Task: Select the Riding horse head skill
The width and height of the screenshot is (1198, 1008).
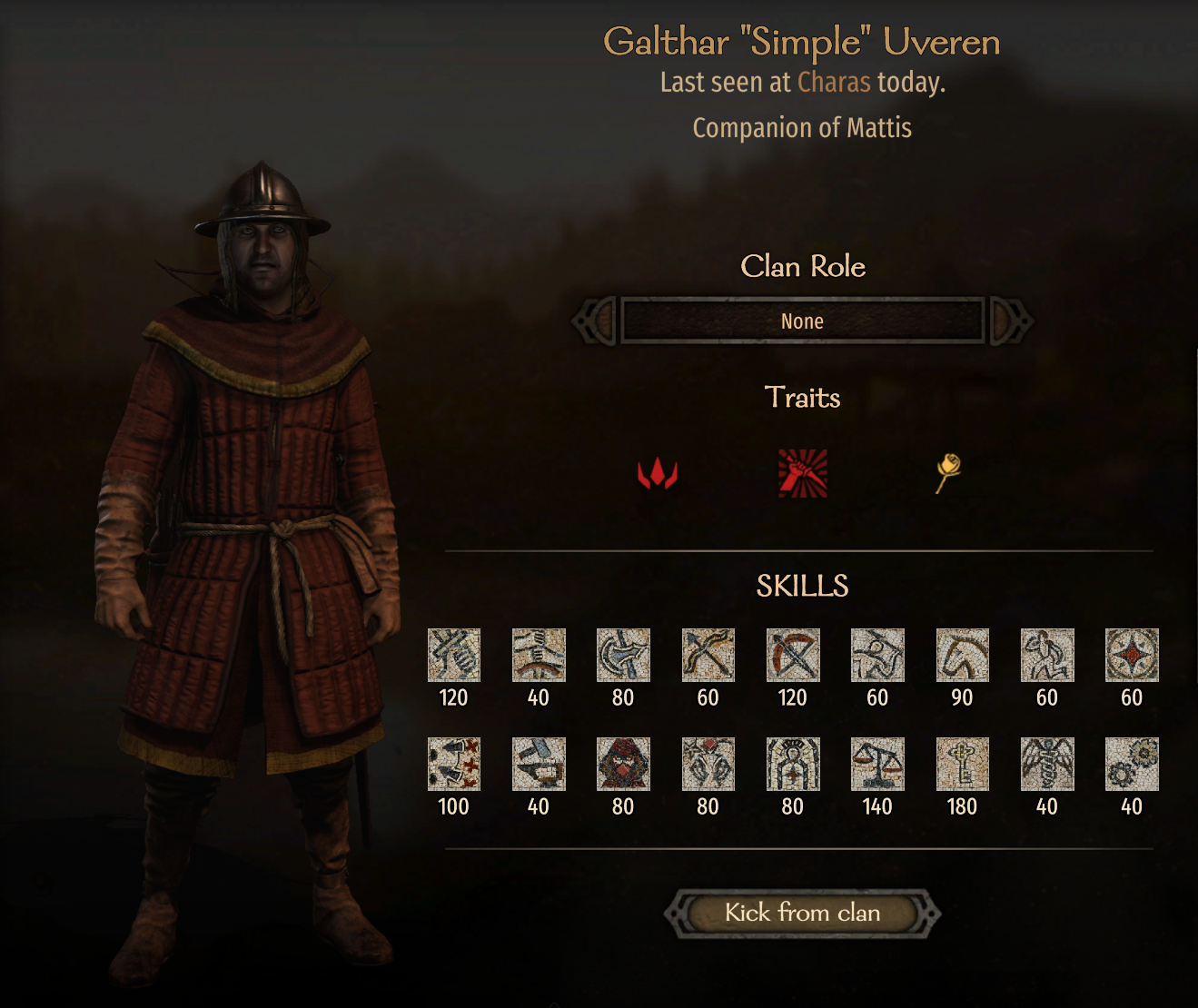Action: pyautogui.click(x=962, y=655)
